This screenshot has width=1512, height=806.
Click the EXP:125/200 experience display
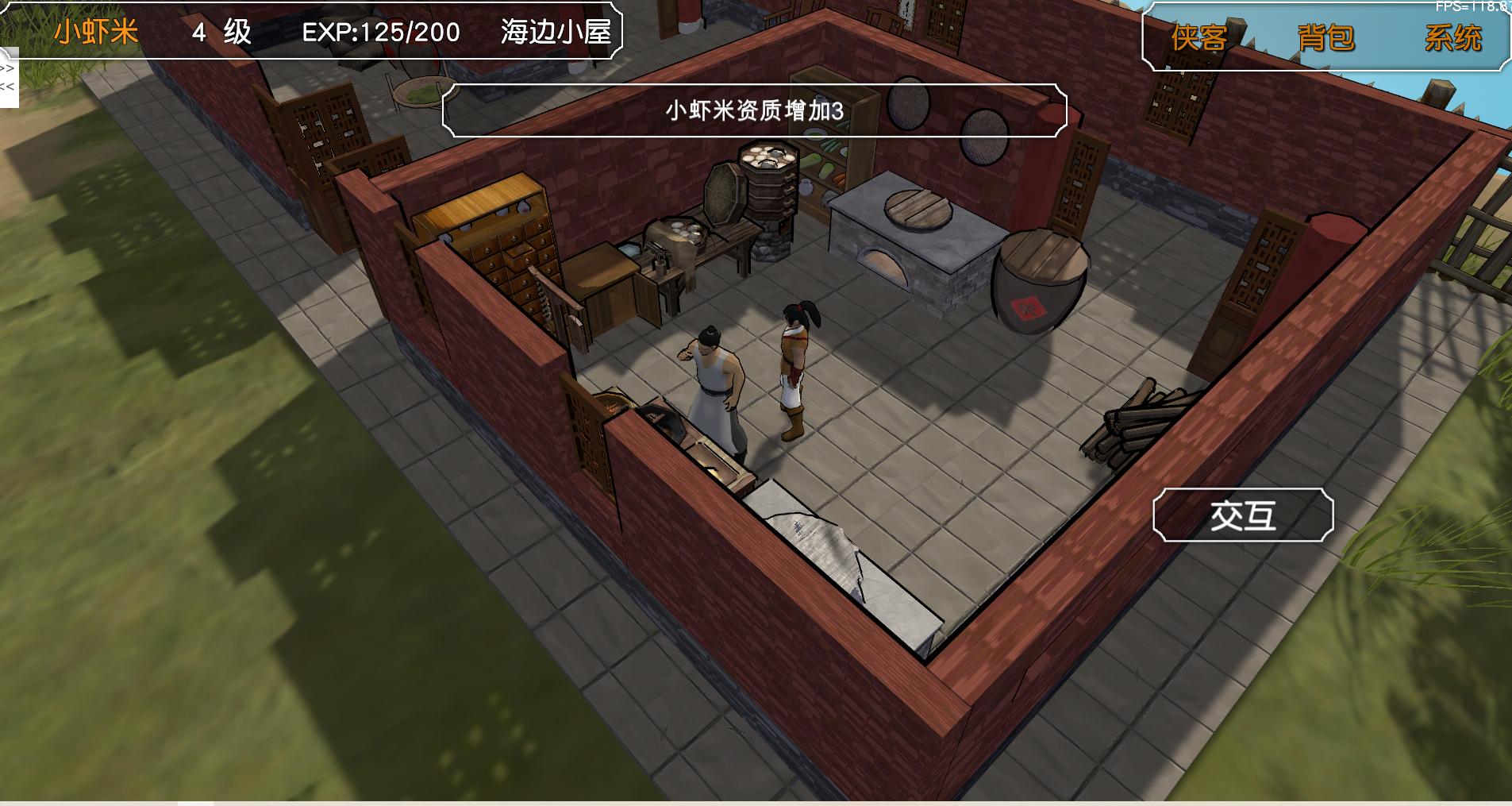pyautogui.click(x=379, y=33)
